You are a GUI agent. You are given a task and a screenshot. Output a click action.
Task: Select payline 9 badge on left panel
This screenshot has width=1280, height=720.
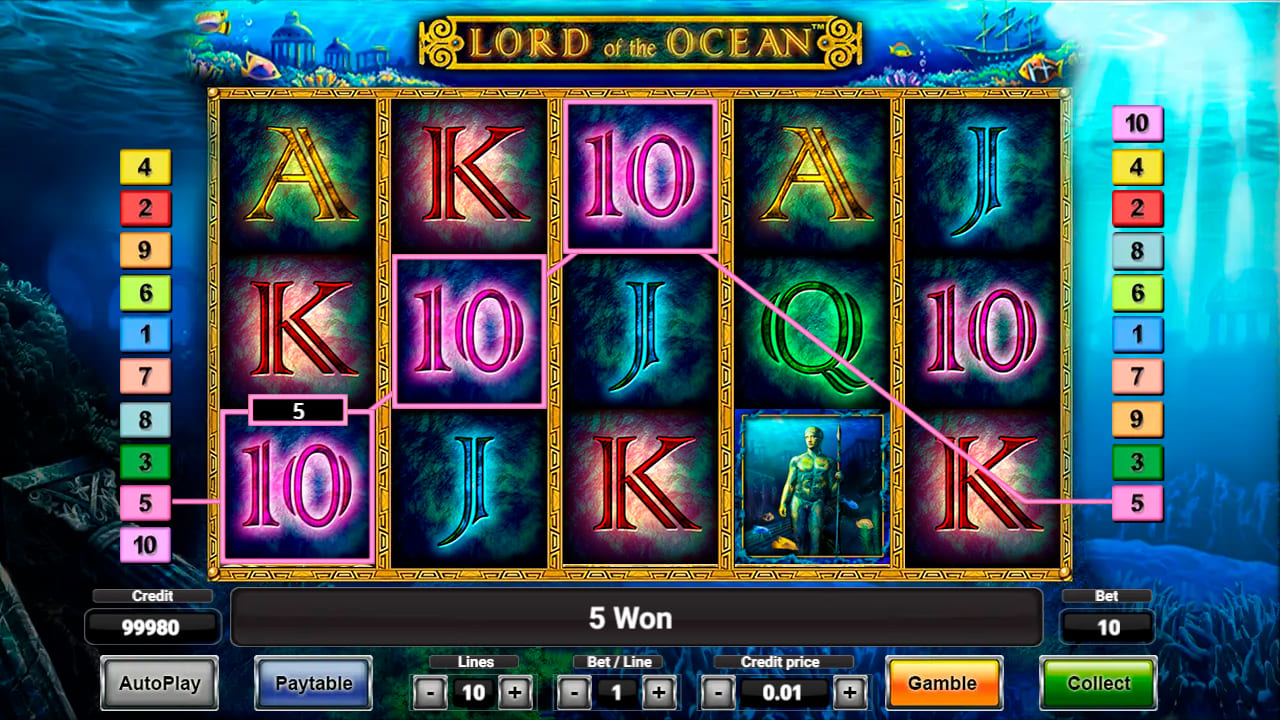(x=144, y=251)
